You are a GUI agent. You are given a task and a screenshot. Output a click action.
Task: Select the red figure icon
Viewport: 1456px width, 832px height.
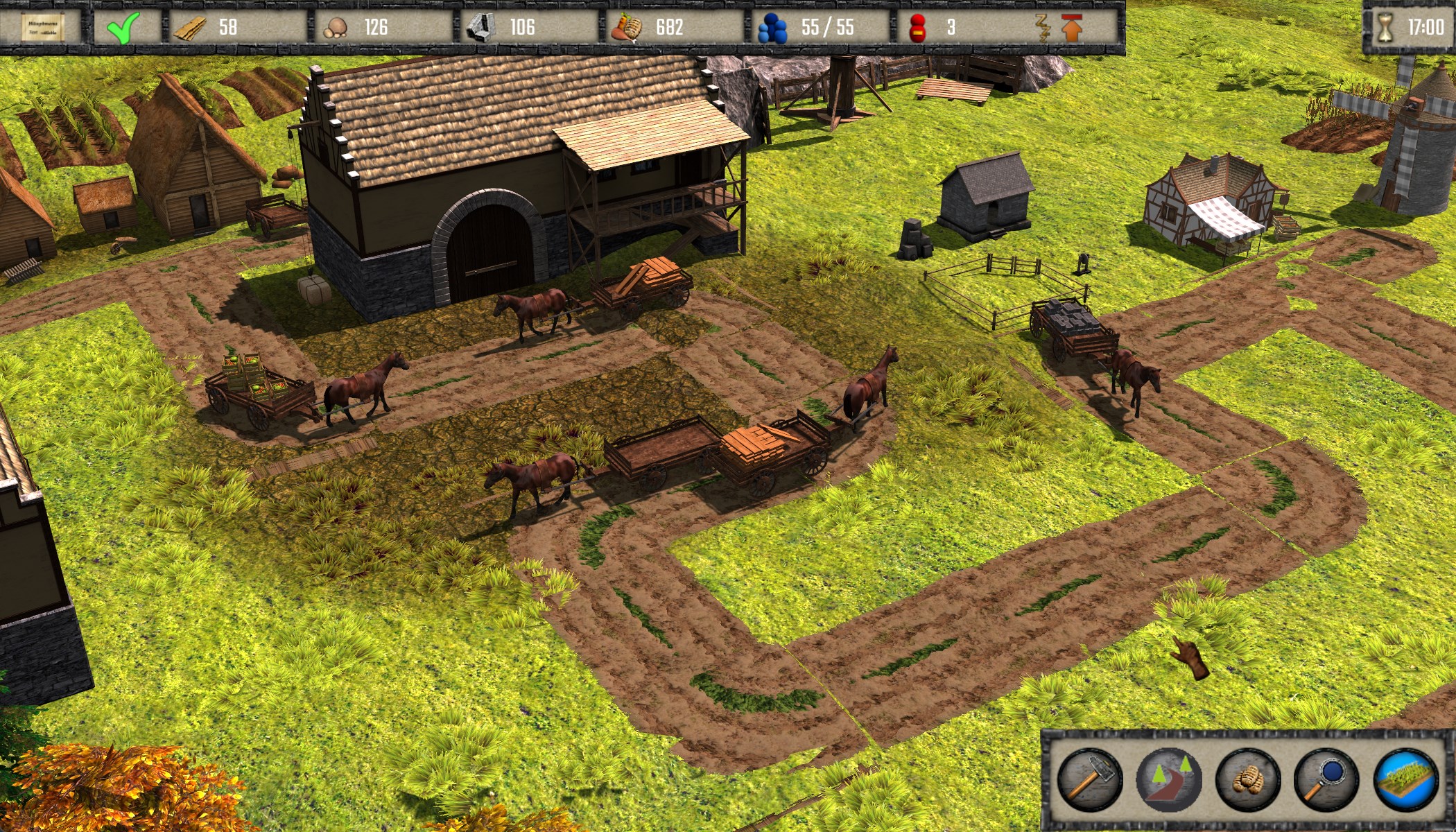coord(918,28)
